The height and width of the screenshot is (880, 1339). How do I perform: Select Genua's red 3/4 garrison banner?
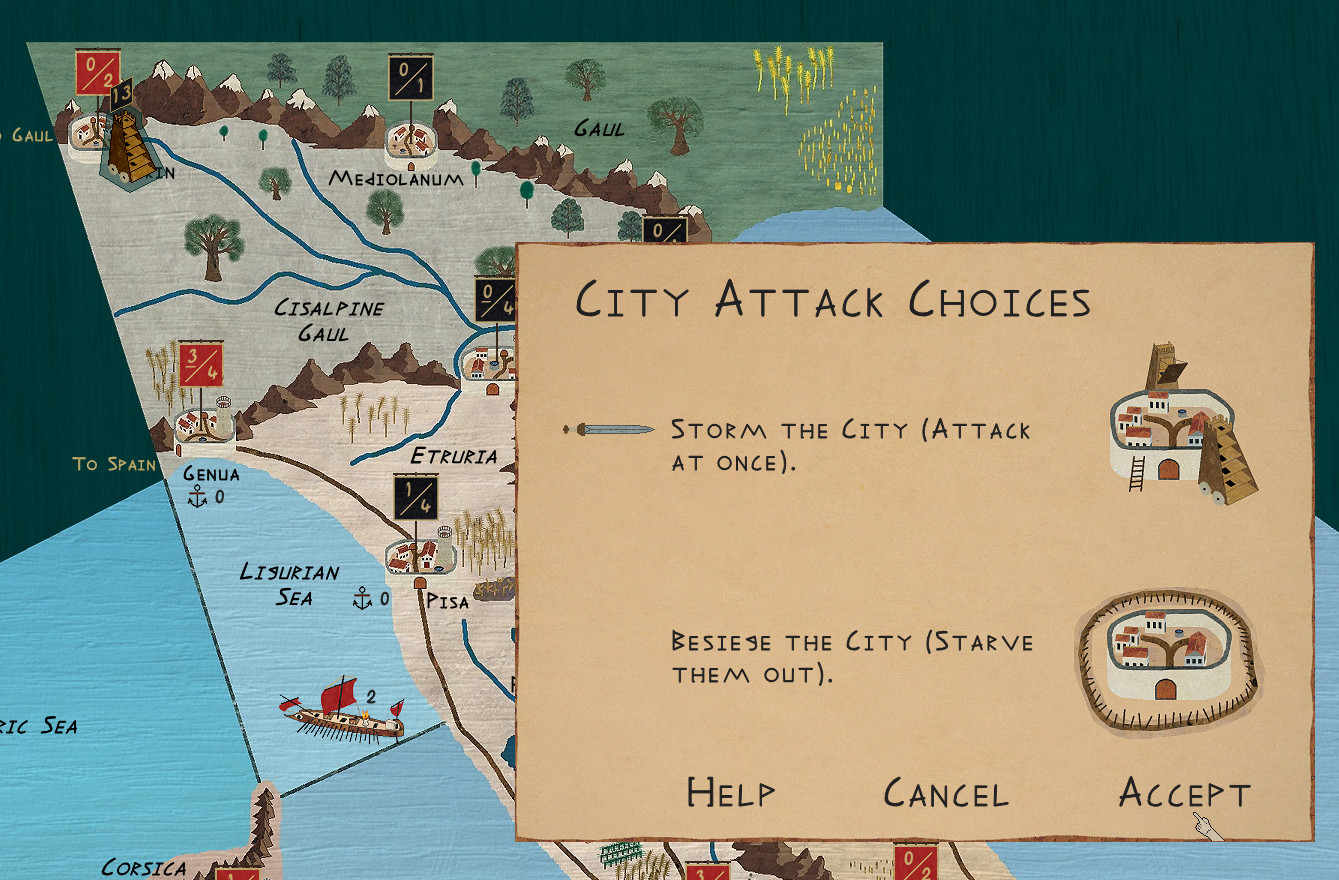[201, 364]
